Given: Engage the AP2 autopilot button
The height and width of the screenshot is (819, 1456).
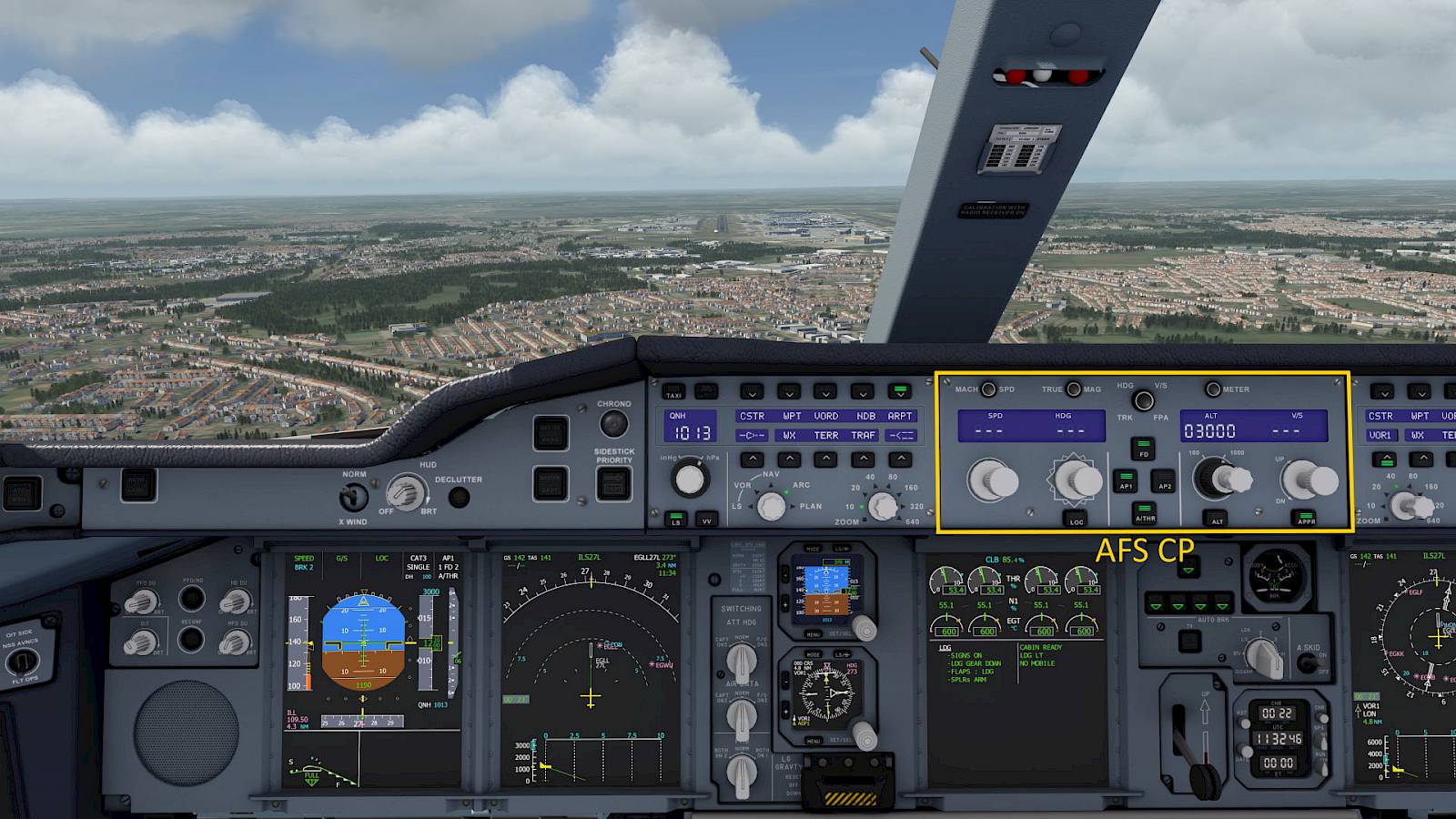Looking at the screenshot, I should 1164,480.
